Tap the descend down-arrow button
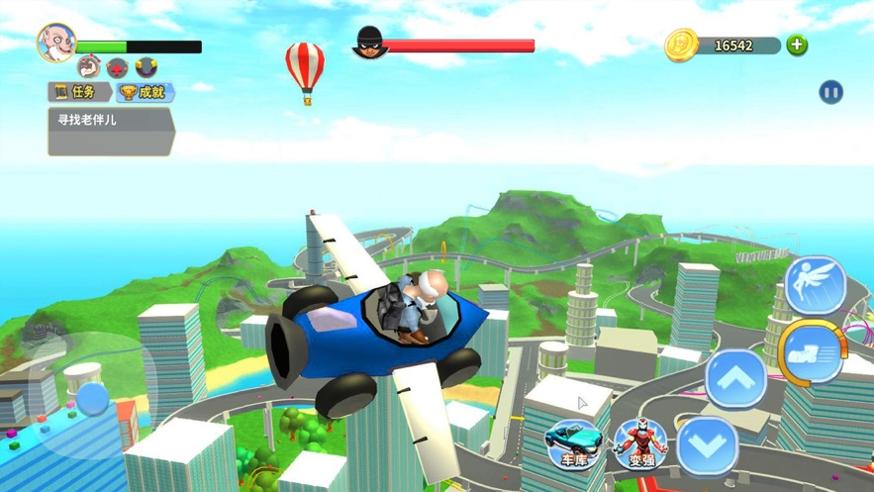This screenshot has height=492, width=874. pos(707,444)
